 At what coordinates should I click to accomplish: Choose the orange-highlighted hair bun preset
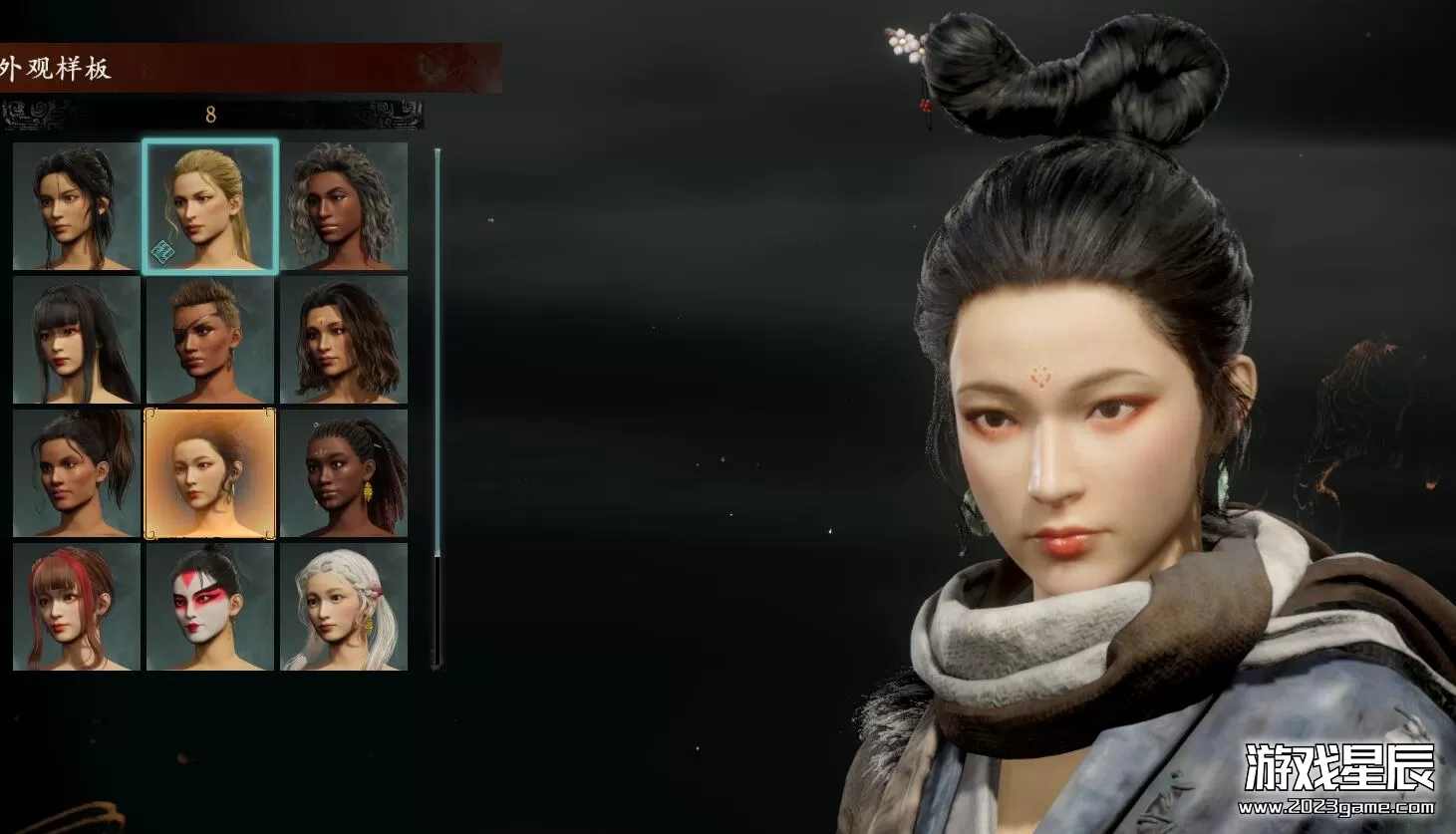click(210, 473)
